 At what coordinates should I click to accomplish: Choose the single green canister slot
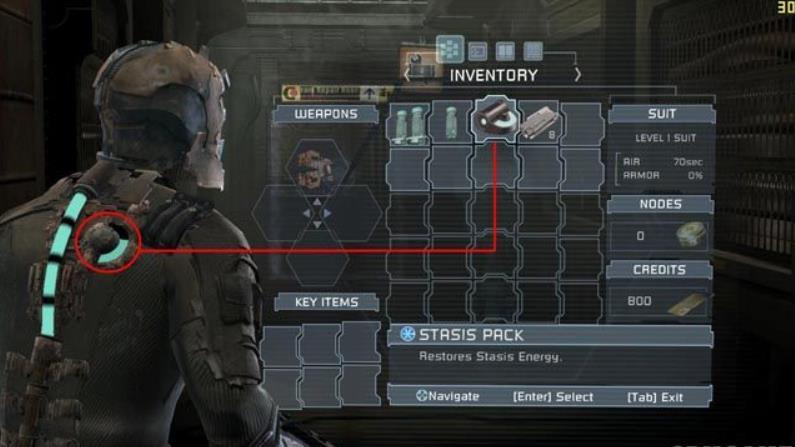coord(451,123)
